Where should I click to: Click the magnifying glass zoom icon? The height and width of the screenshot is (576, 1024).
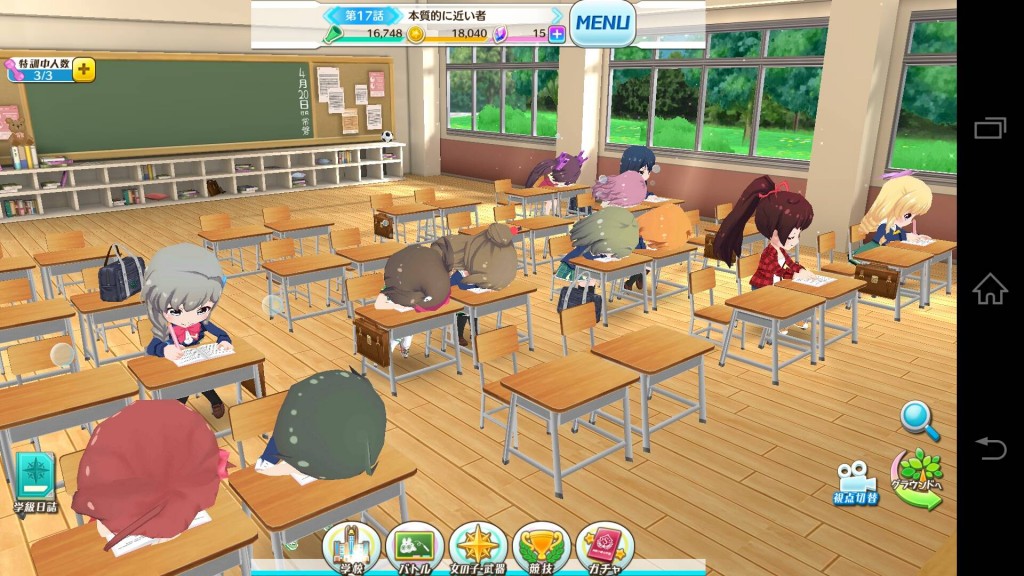pos(919,420)
